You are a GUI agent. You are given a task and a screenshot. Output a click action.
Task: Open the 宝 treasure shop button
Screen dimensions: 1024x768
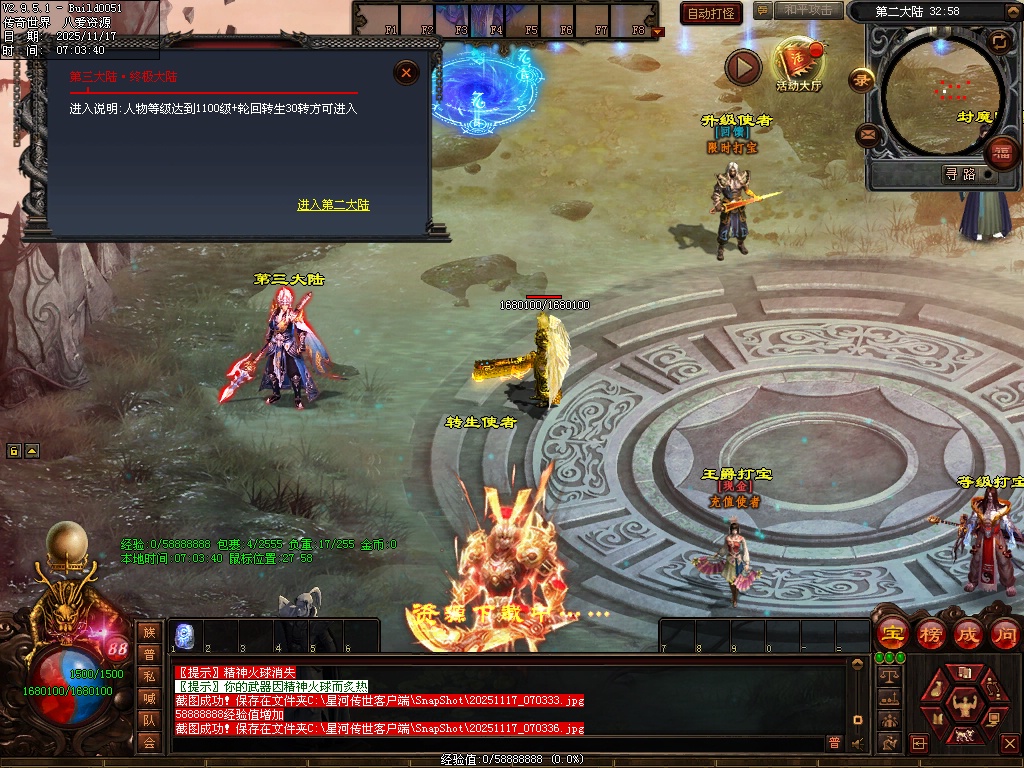tap(892, 634)
